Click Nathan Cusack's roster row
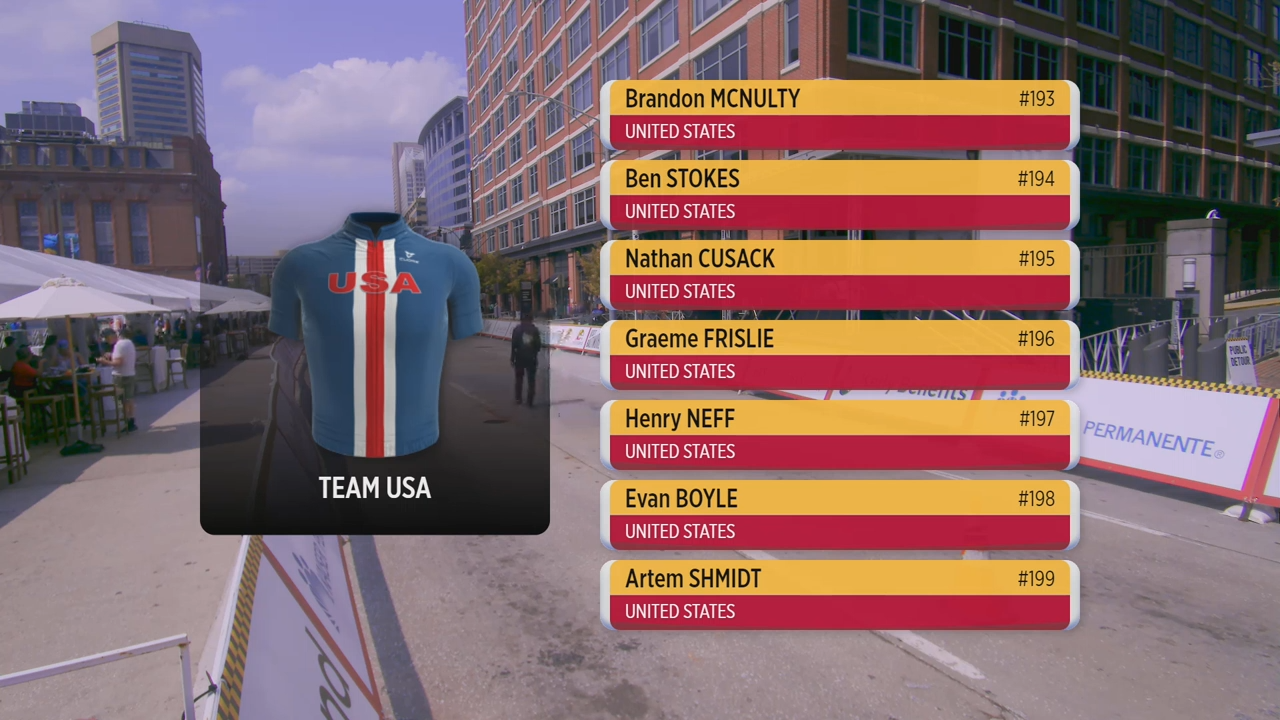The image size is (1280, 720). [x=840, y=274]
